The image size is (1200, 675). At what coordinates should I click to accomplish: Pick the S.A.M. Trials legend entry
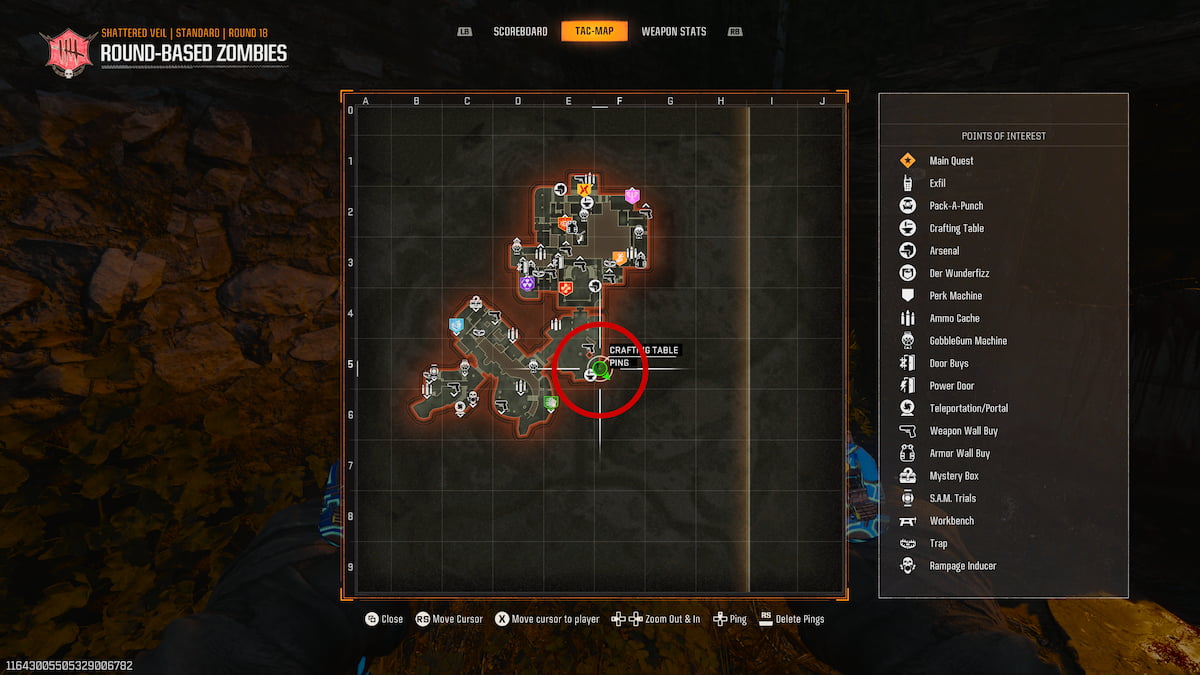click(952, 498)
